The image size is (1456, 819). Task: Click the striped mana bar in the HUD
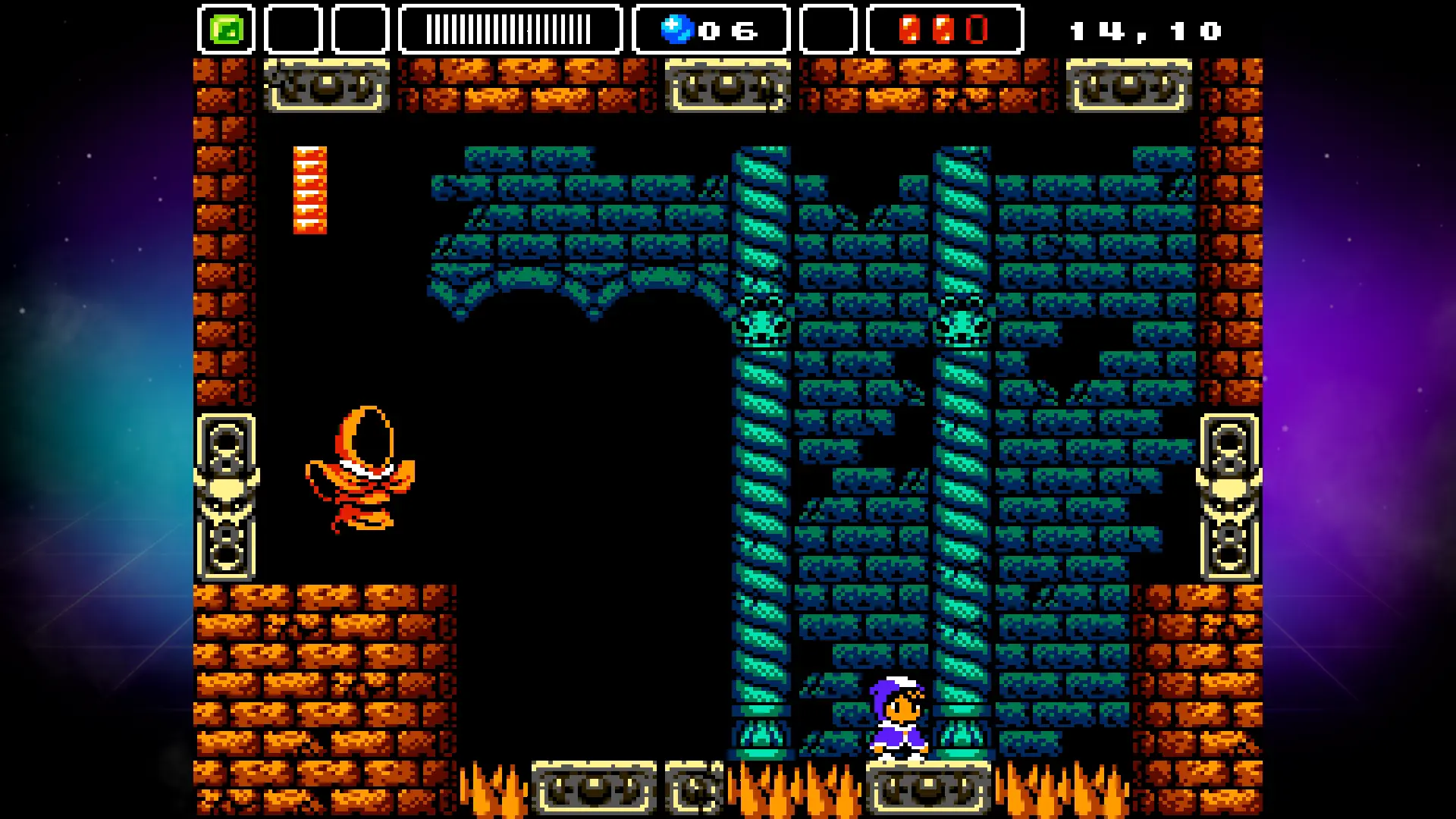(508, 29)
